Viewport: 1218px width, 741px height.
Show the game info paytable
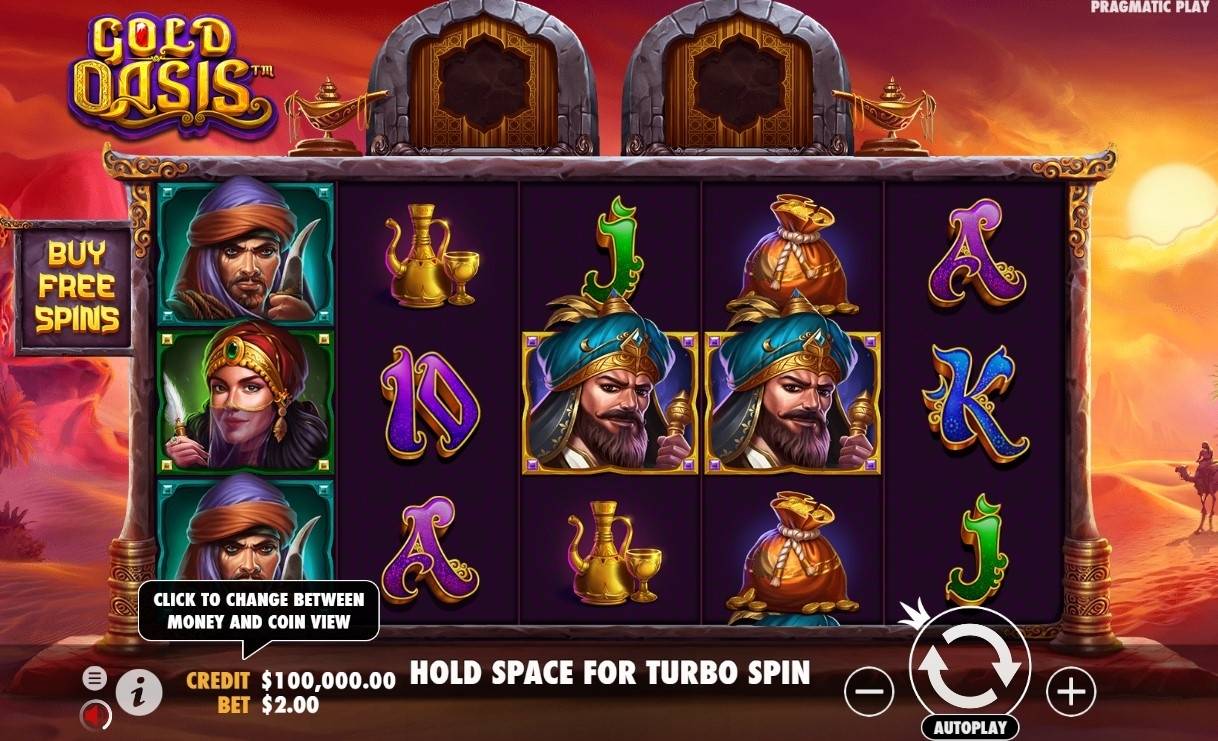139,690
